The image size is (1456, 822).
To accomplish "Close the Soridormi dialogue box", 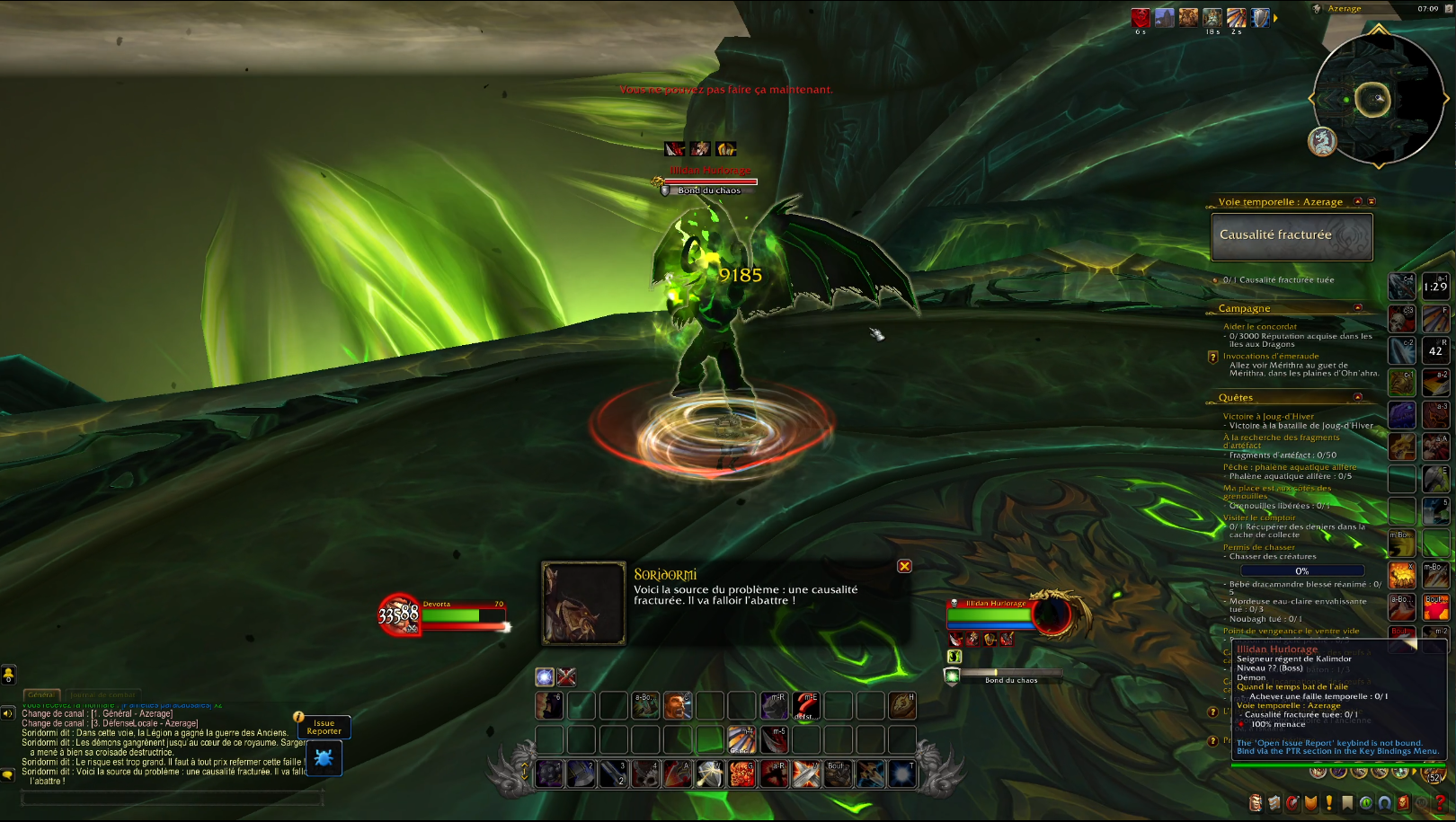I will tap(904, 566).
